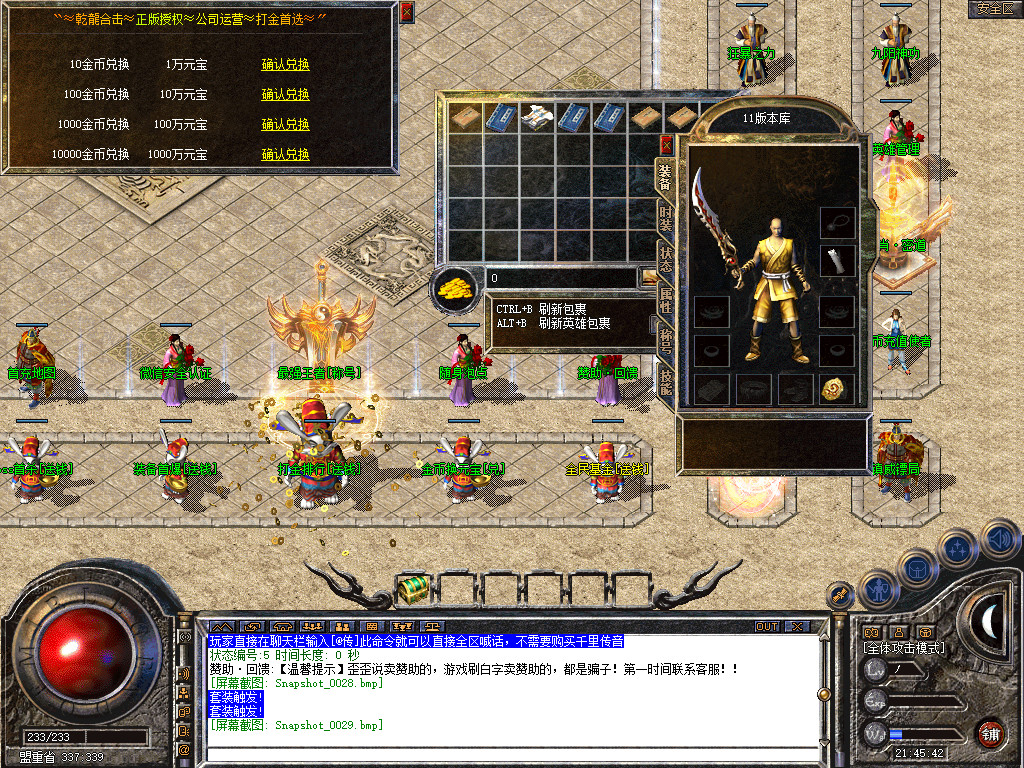1024x768 pixels.
Task: Close the character equipment panel
Action: tap(667, 145)
